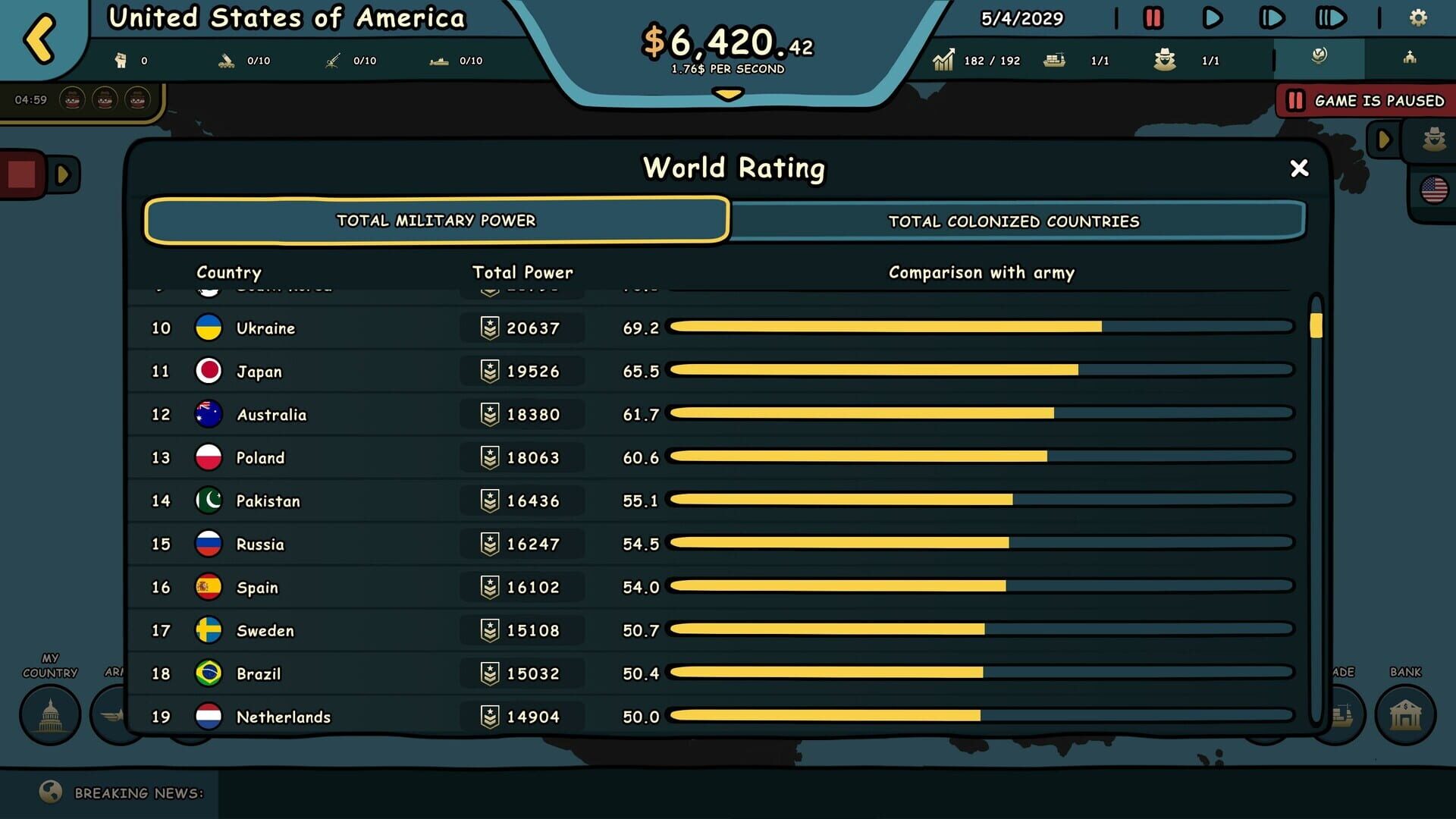
Task: Open the Bank panel via the bank building icon
Action: coord(1404,714)
